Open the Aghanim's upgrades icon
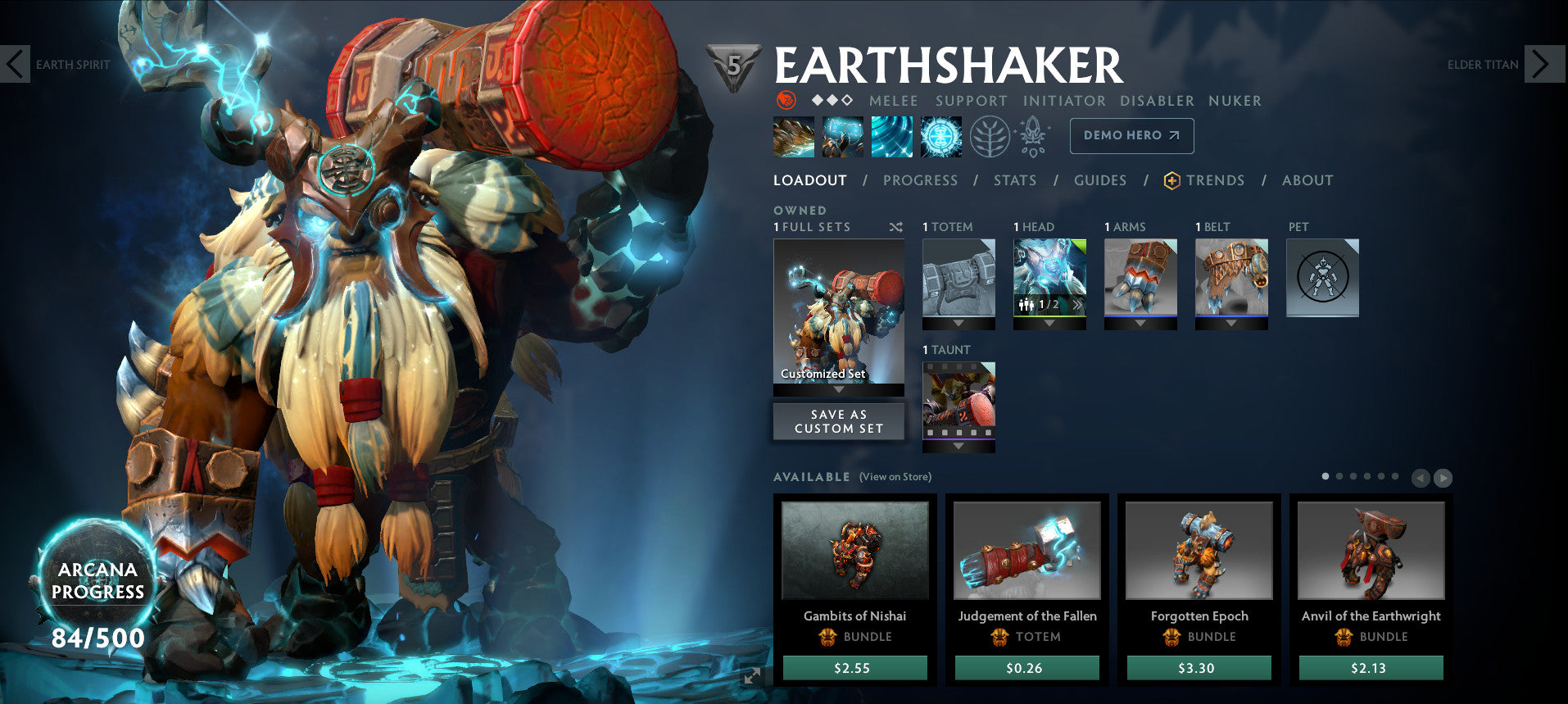 coord(1034,136)
